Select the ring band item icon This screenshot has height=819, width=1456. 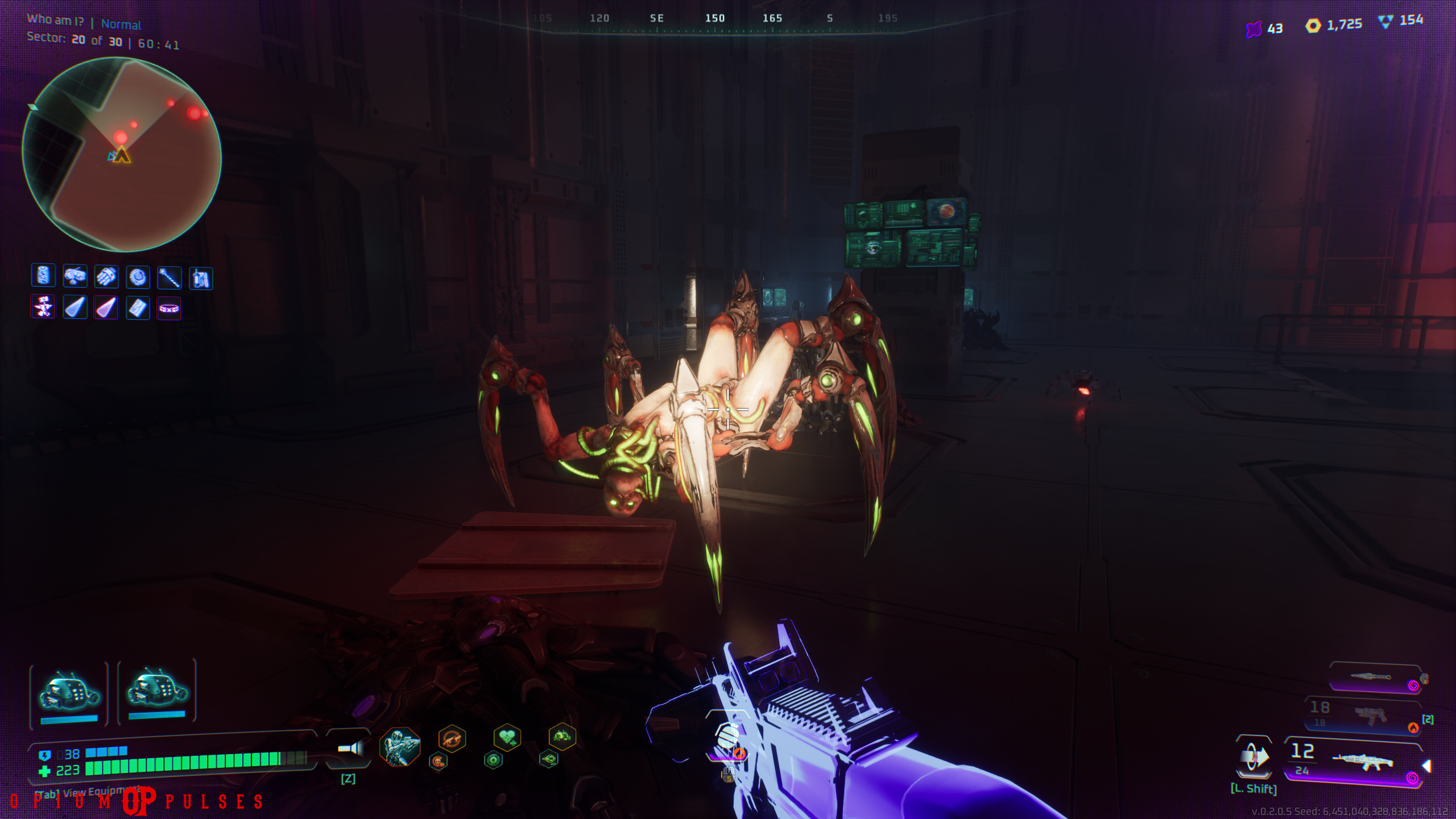(x=169, y=309)
